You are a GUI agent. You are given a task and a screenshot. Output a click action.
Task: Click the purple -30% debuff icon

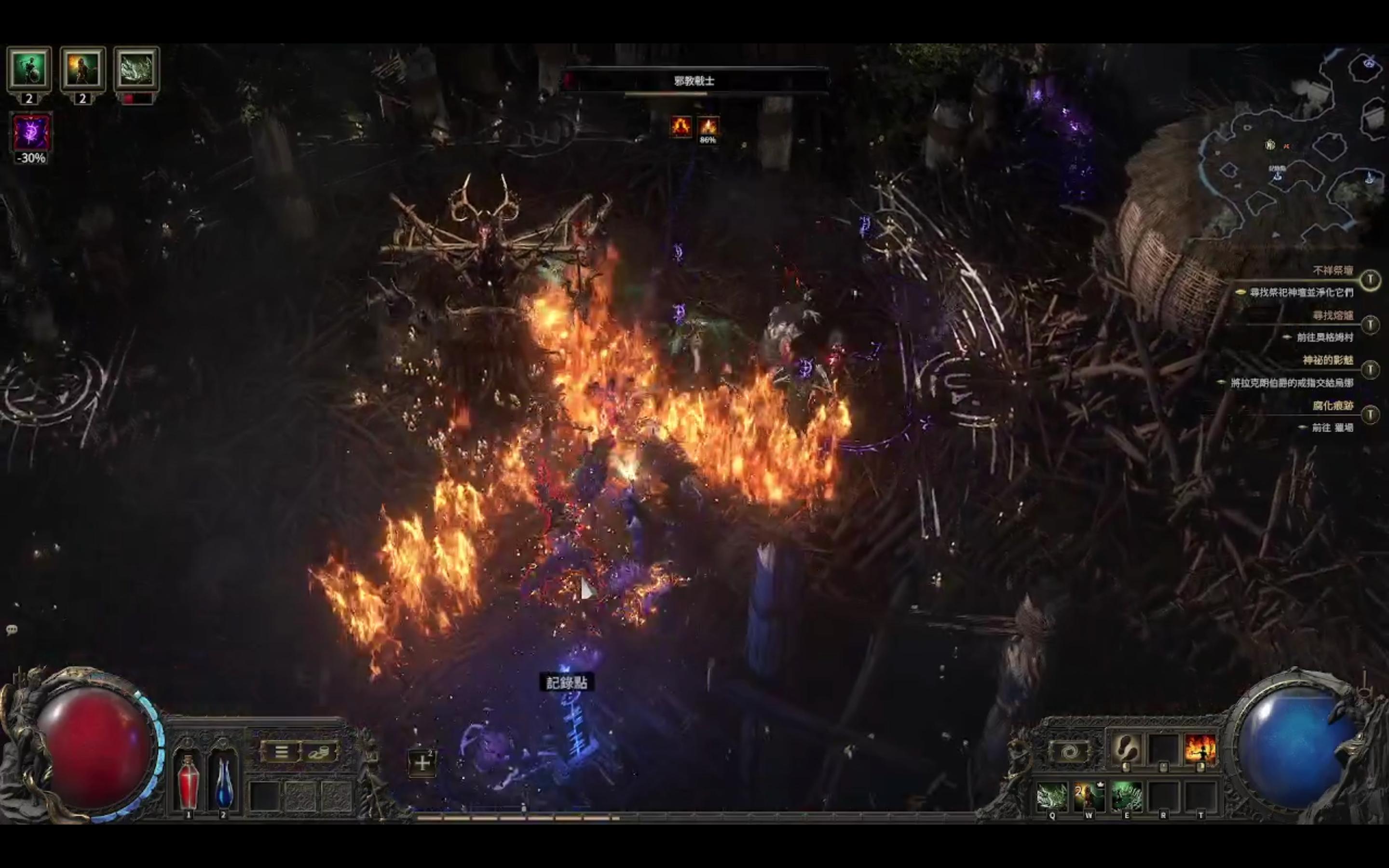point(31,133)
